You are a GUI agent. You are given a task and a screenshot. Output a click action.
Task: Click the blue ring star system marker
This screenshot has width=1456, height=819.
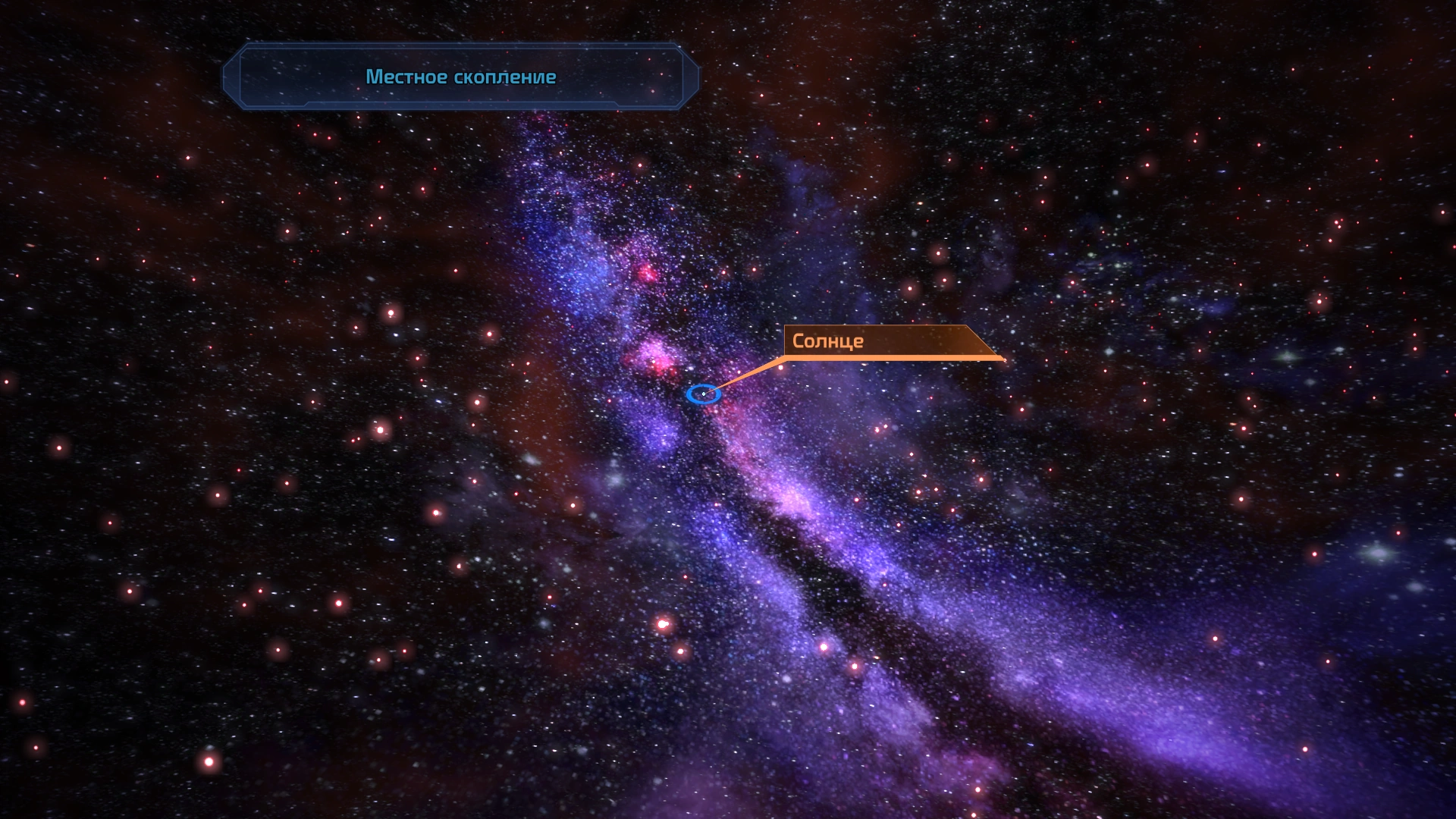click(703, 394)
